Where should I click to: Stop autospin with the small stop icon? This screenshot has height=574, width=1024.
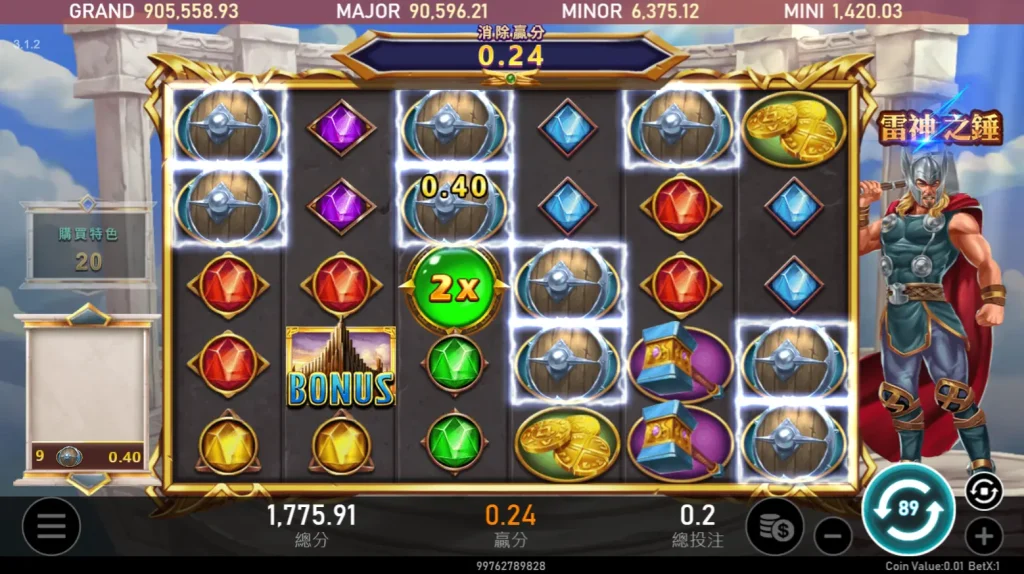point(983,491)
